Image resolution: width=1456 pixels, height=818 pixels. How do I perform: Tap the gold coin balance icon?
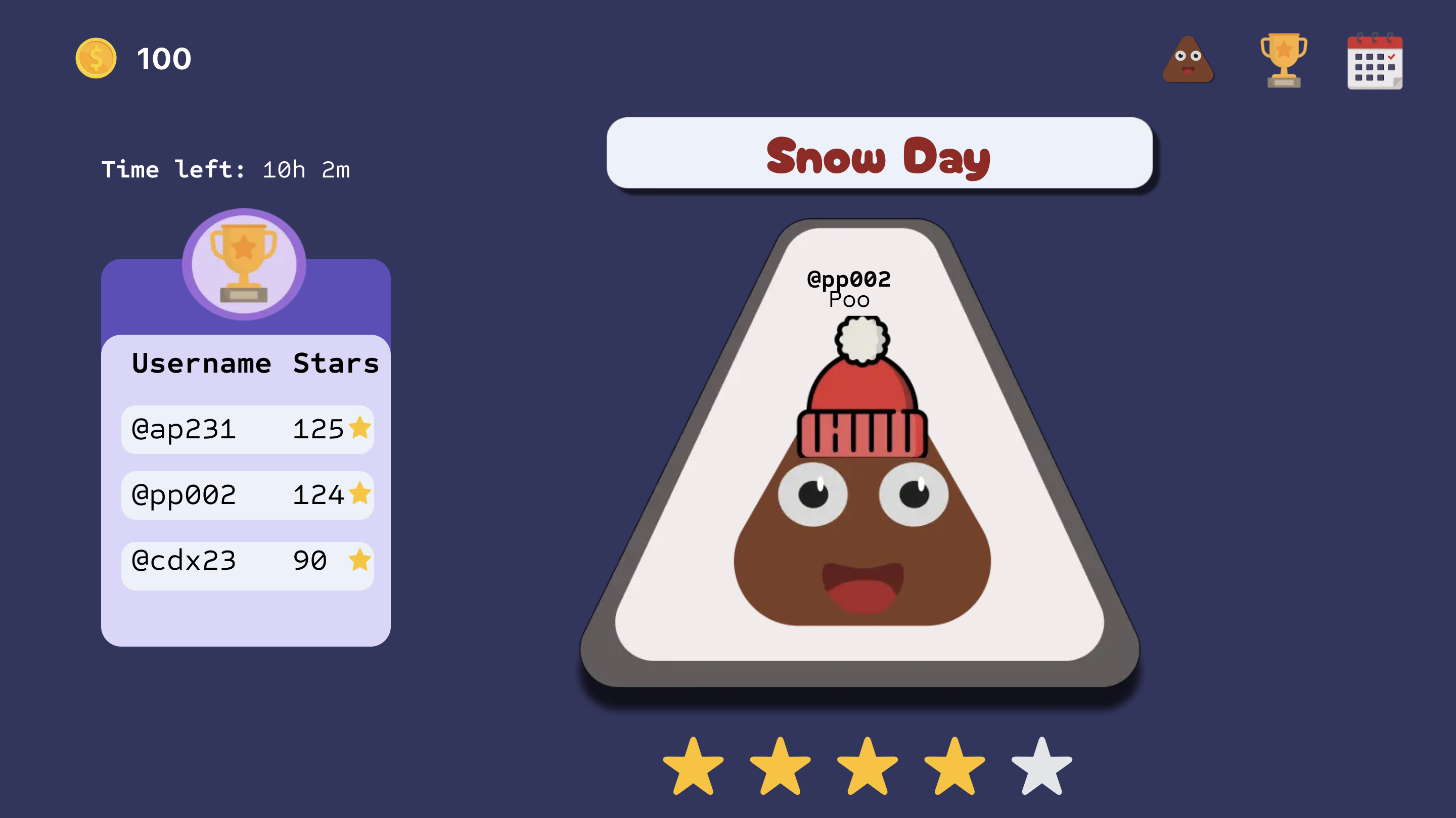(96, 58)
